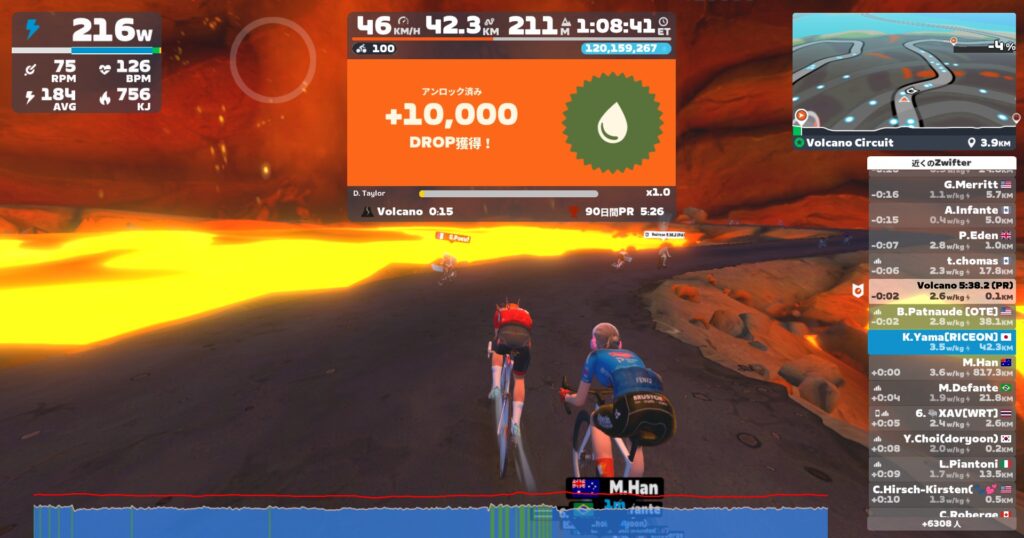Pick t.chomas from nearby Zwifters
Viewport: 1024px width, 538px height.
(x=942, y=265)
